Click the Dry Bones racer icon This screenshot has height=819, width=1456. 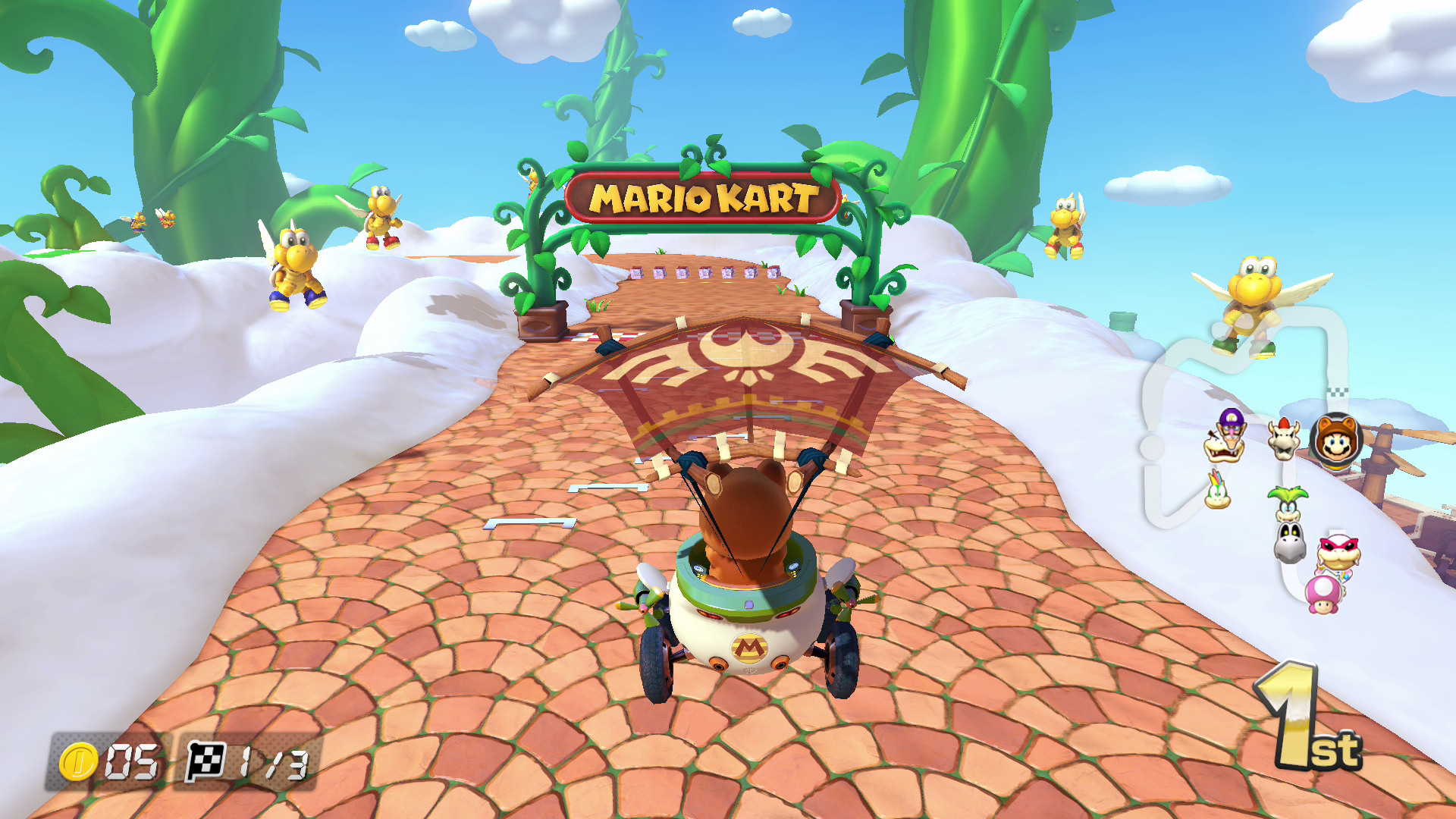pyautogui.click(x=1289, y=542)
